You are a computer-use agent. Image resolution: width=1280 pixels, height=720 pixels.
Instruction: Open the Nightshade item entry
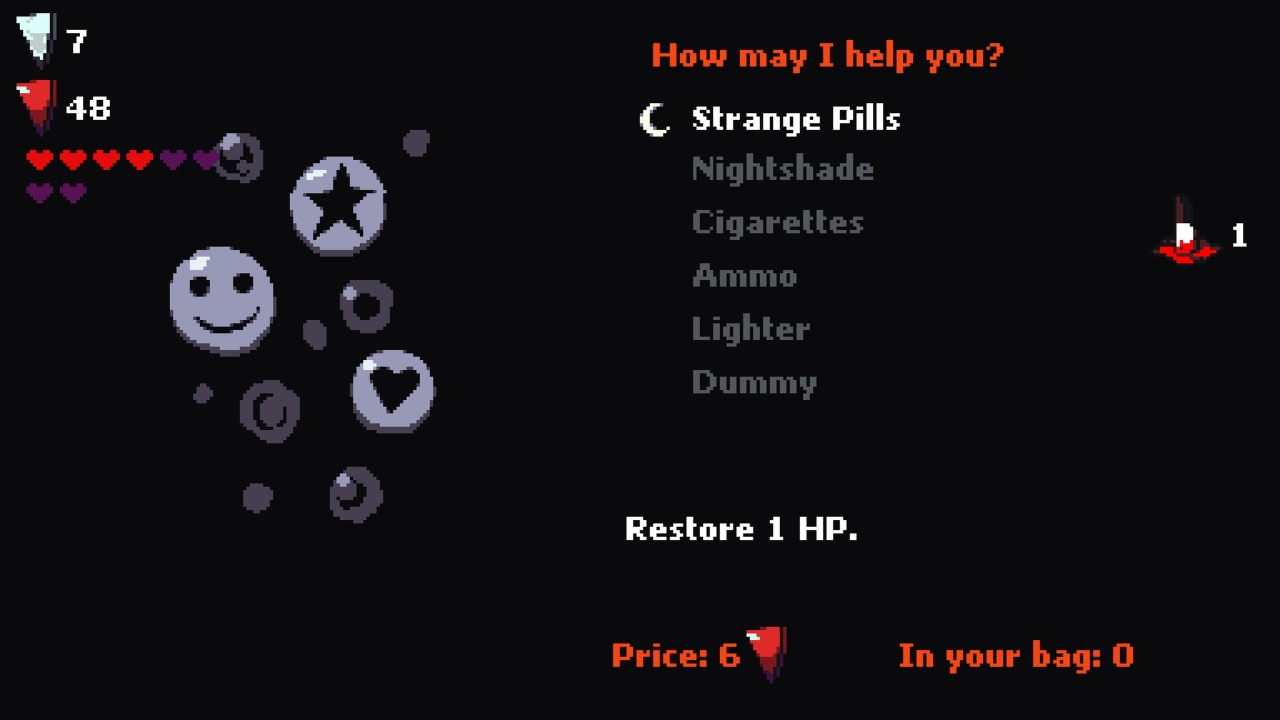(782, 169)
